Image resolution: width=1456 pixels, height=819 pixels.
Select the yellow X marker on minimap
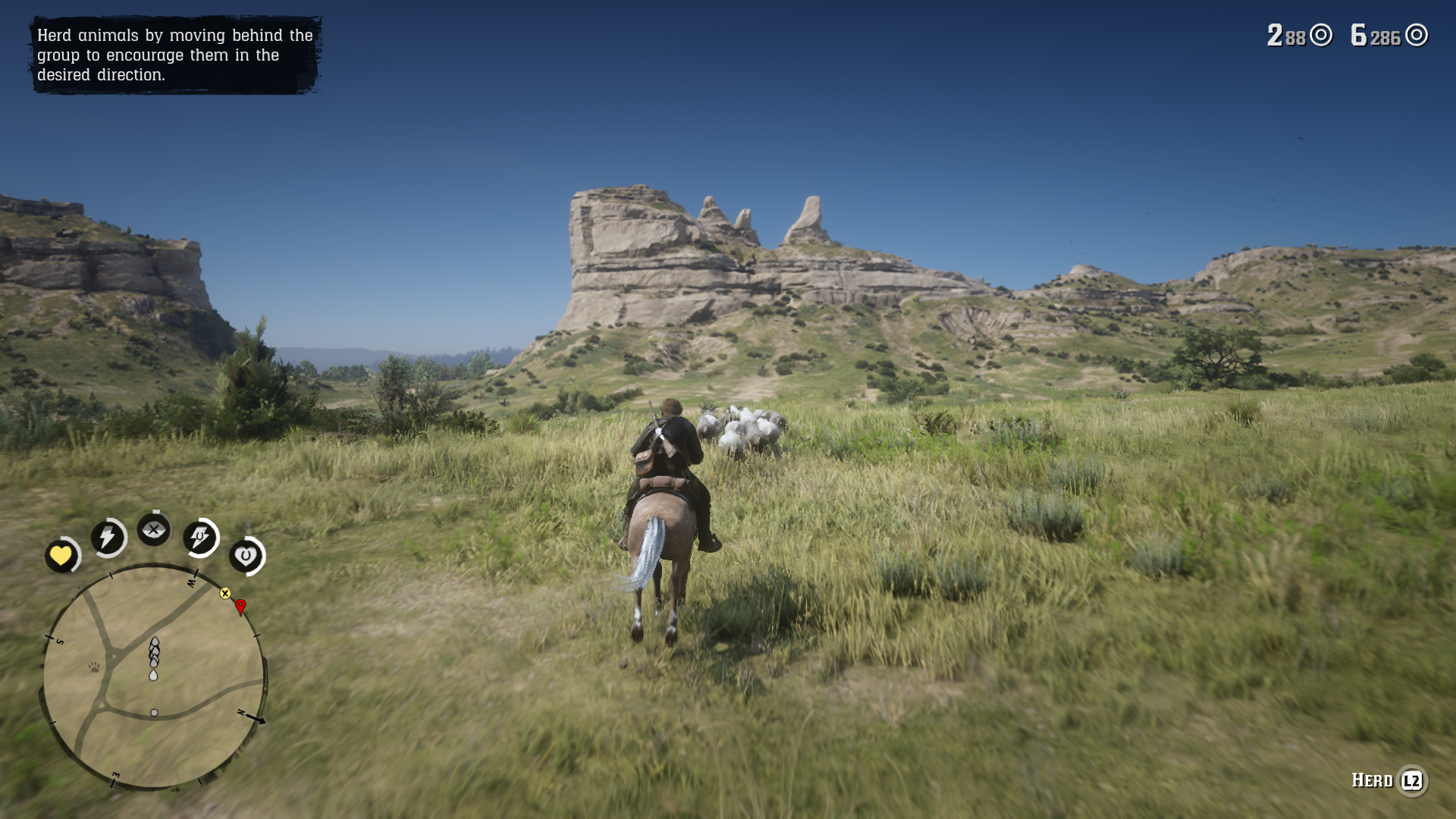225,593
